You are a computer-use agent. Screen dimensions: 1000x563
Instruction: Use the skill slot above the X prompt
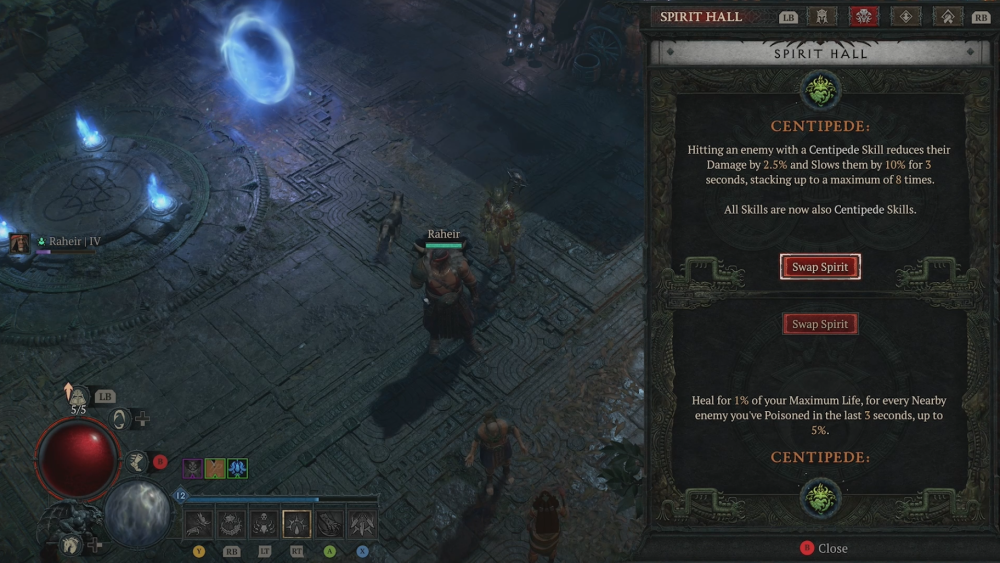[x=362, y=523]
